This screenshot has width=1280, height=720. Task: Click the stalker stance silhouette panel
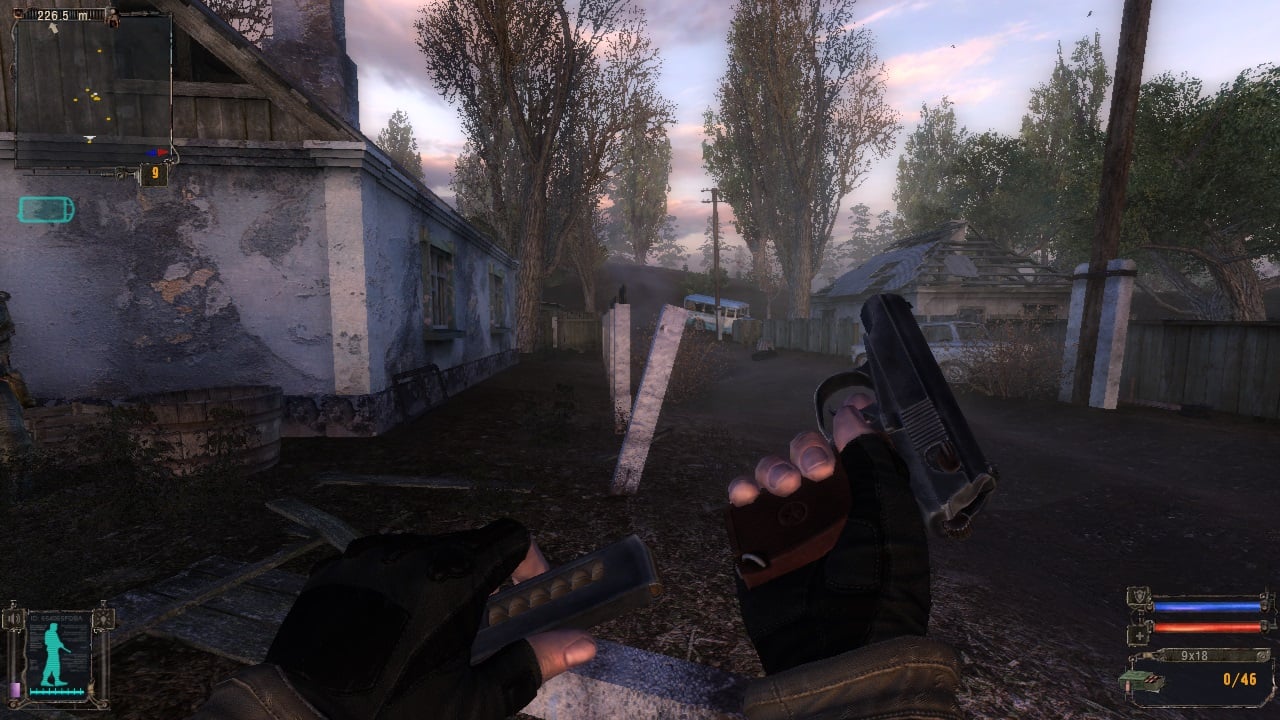(x=58, y=655)
